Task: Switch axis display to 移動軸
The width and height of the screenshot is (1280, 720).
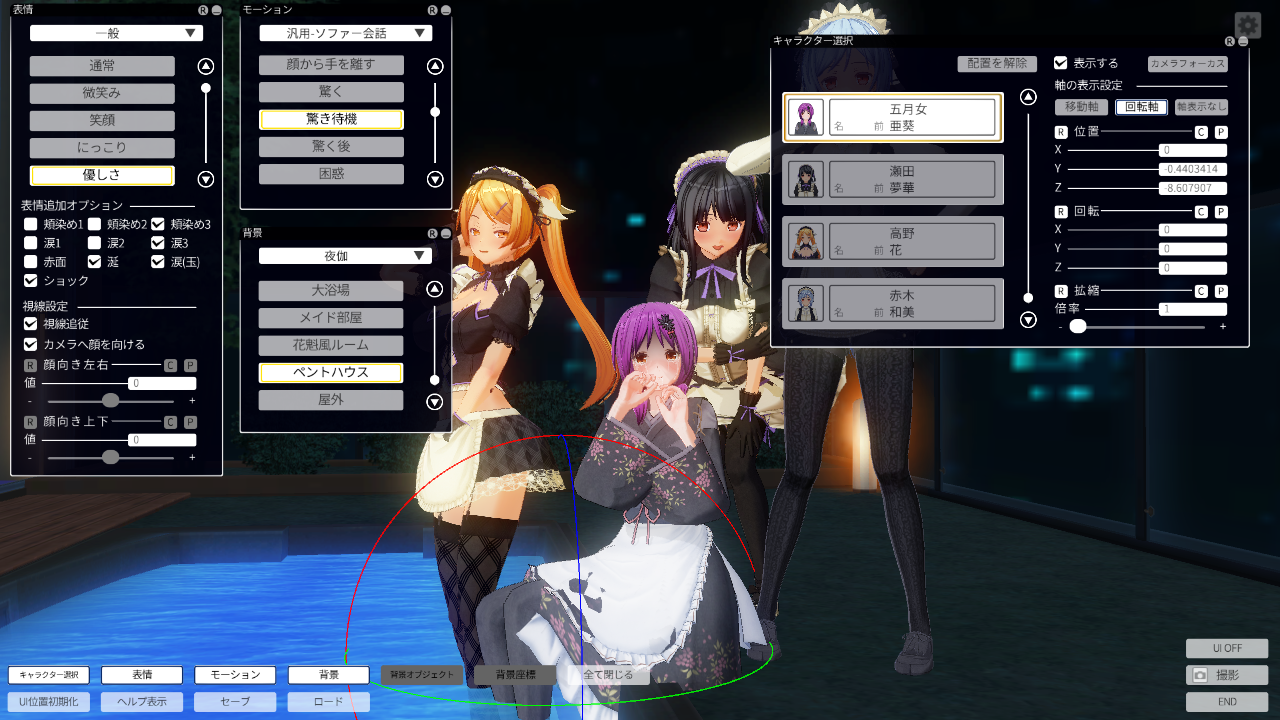Action: [x=1082, y=107]
